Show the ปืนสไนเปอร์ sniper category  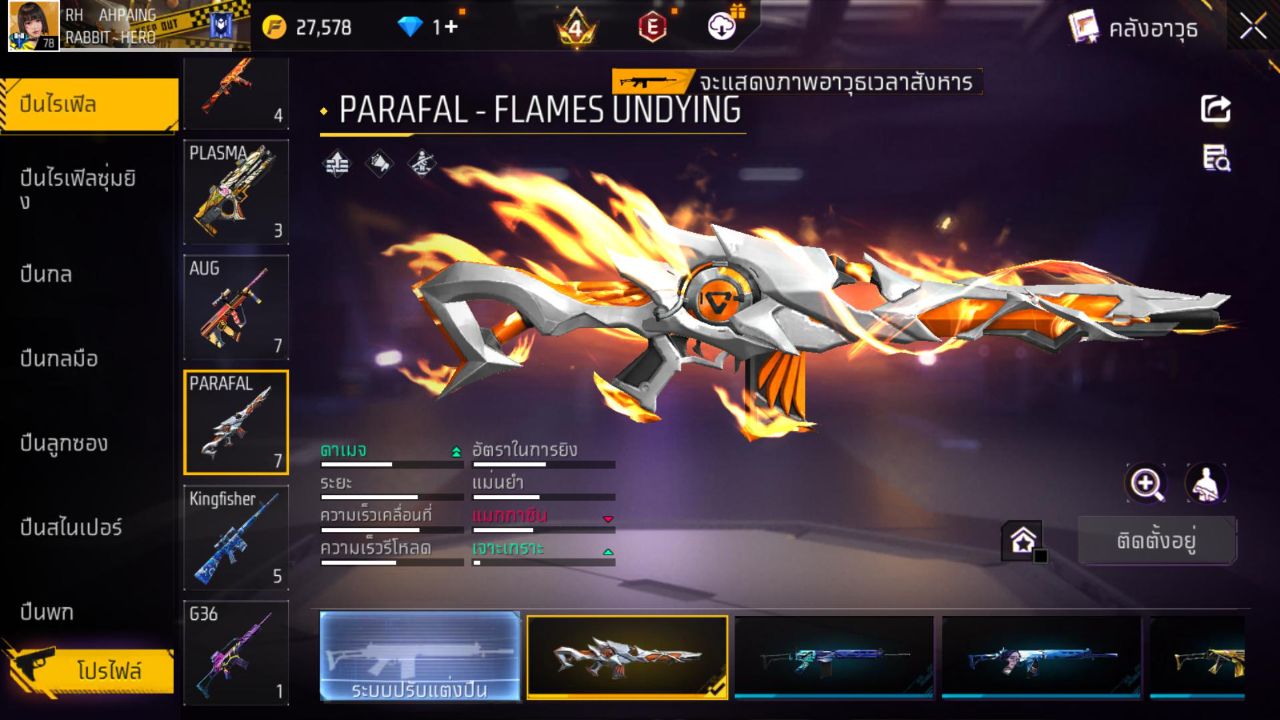pyautogui.click(x=72, y=527)
